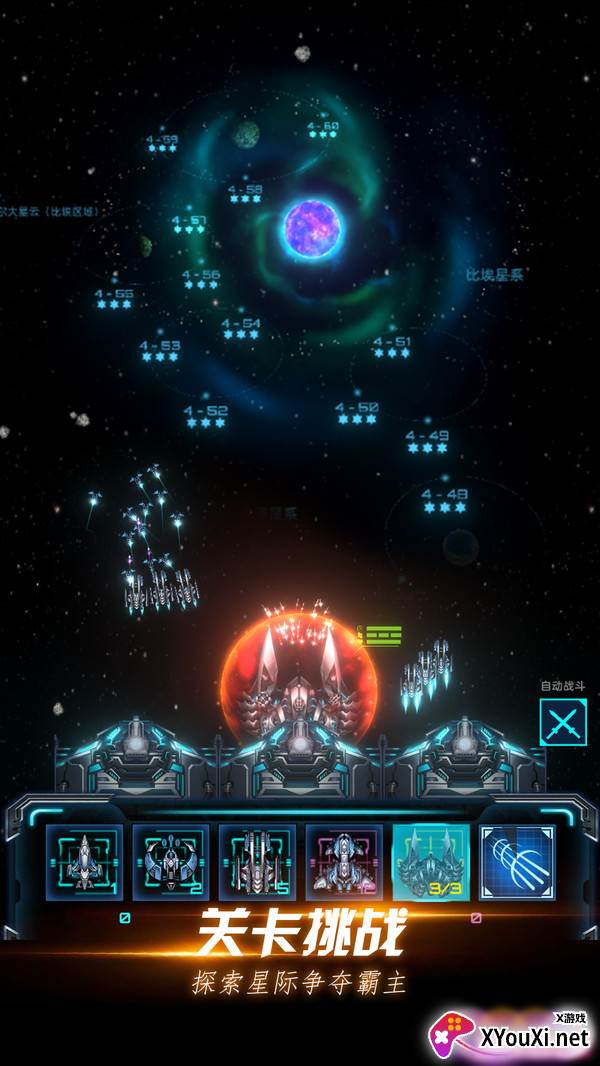Choose stage 4-52 on the map

[206, 416]
